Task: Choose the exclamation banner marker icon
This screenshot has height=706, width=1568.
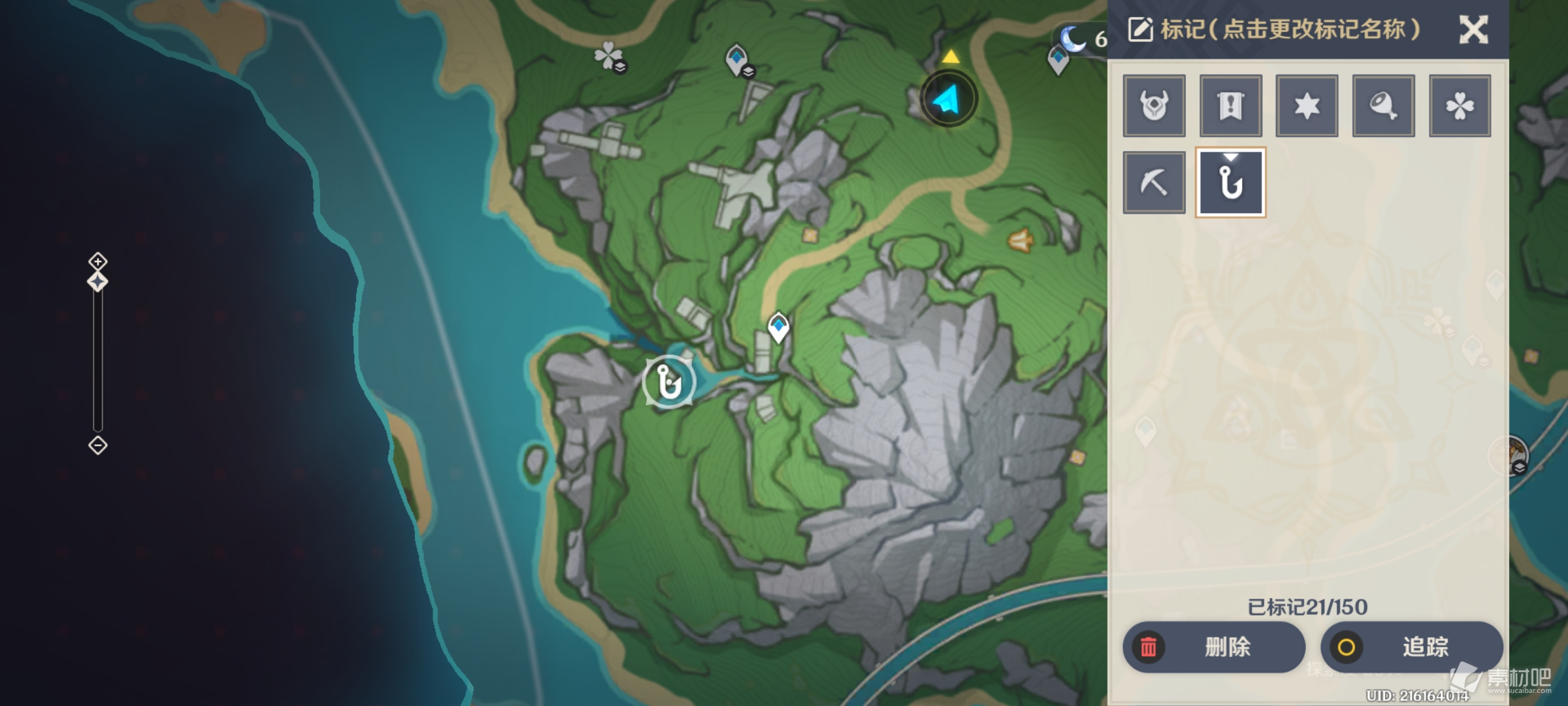Action: click(x=1230, y=106)
